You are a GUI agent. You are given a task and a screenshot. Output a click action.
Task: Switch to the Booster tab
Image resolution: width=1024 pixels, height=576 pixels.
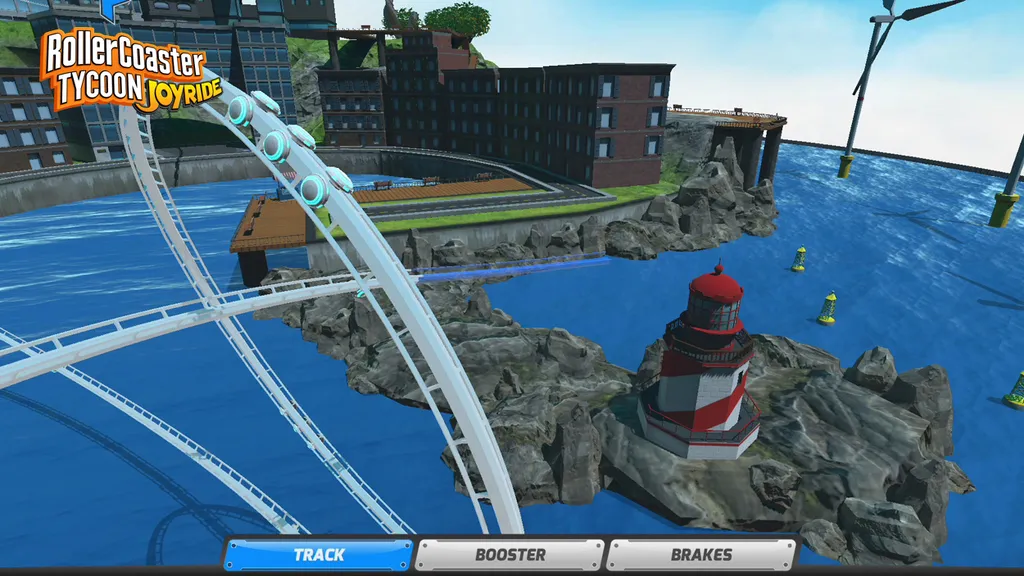(510, 555)
